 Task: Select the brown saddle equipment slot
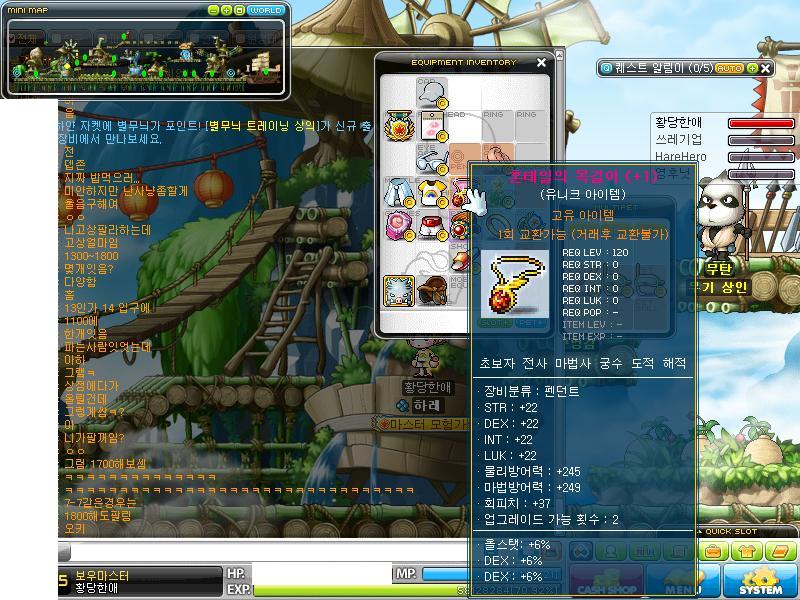tap(431, 290)
